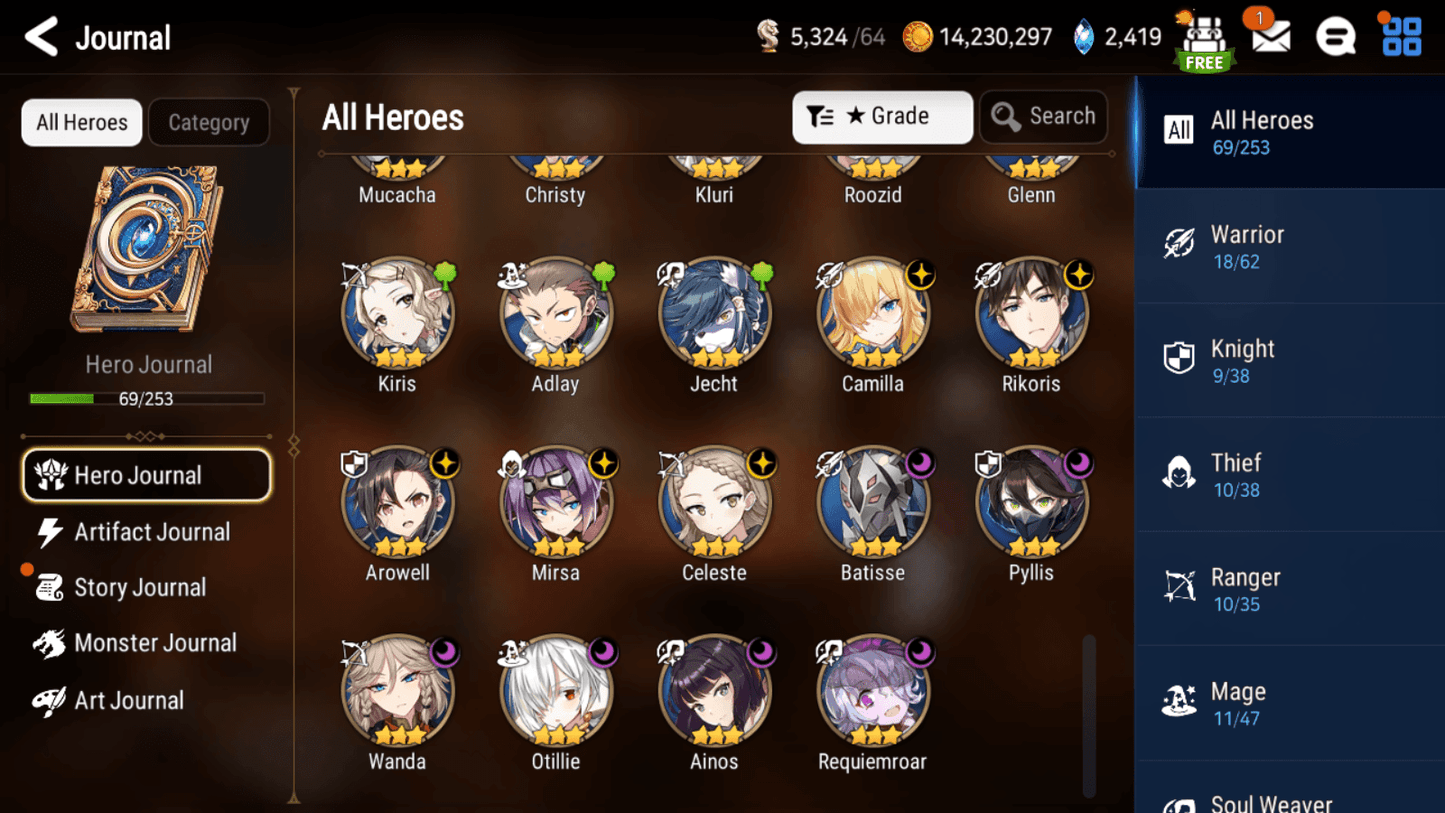Click the hero Search button
1445x813 pixels.
(1043, 117)
